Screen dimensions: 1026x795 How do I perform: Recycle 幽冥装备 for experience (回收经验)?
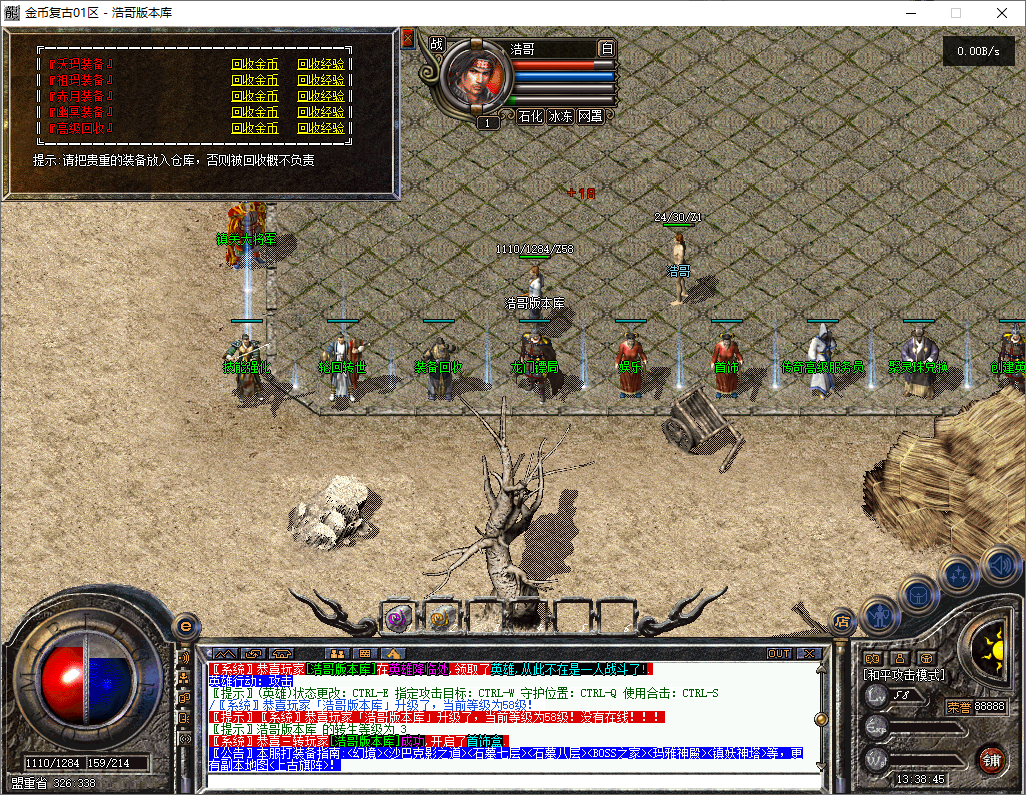click(320, 112)
